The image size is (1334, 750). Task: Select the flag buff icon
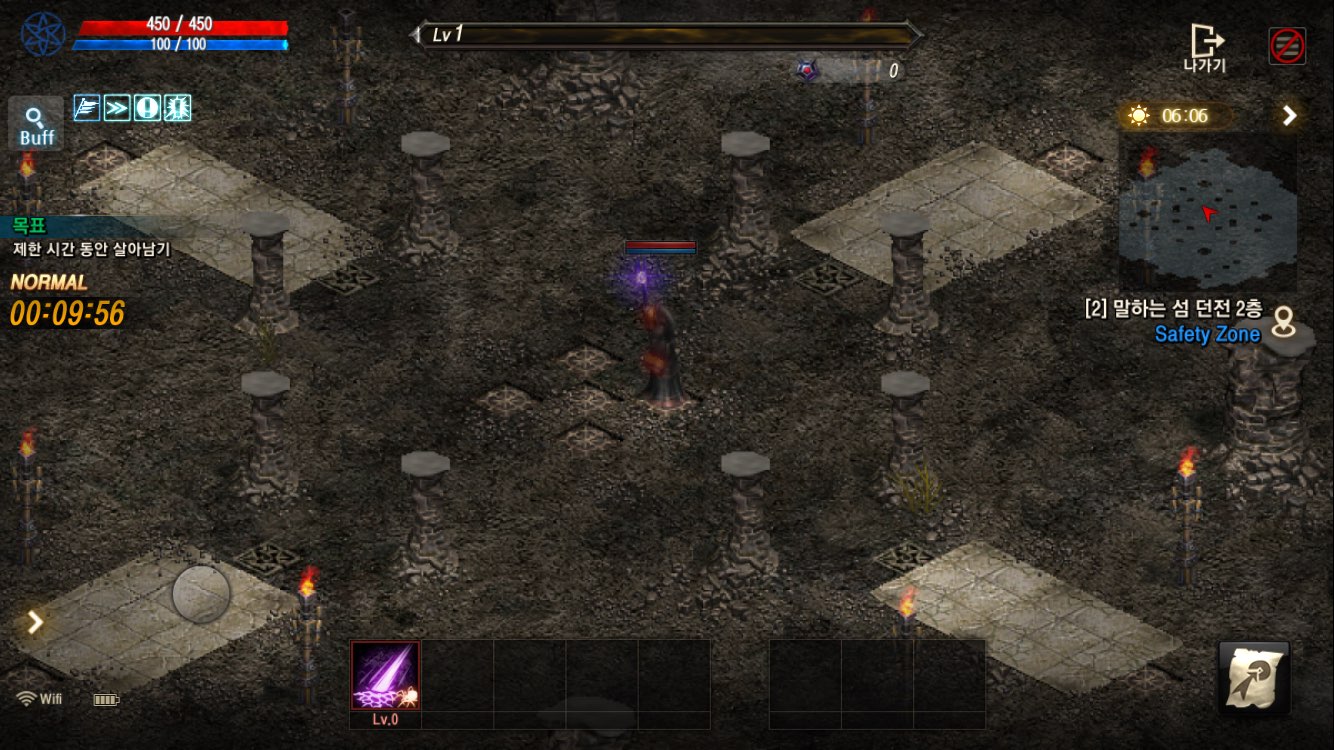87,108
